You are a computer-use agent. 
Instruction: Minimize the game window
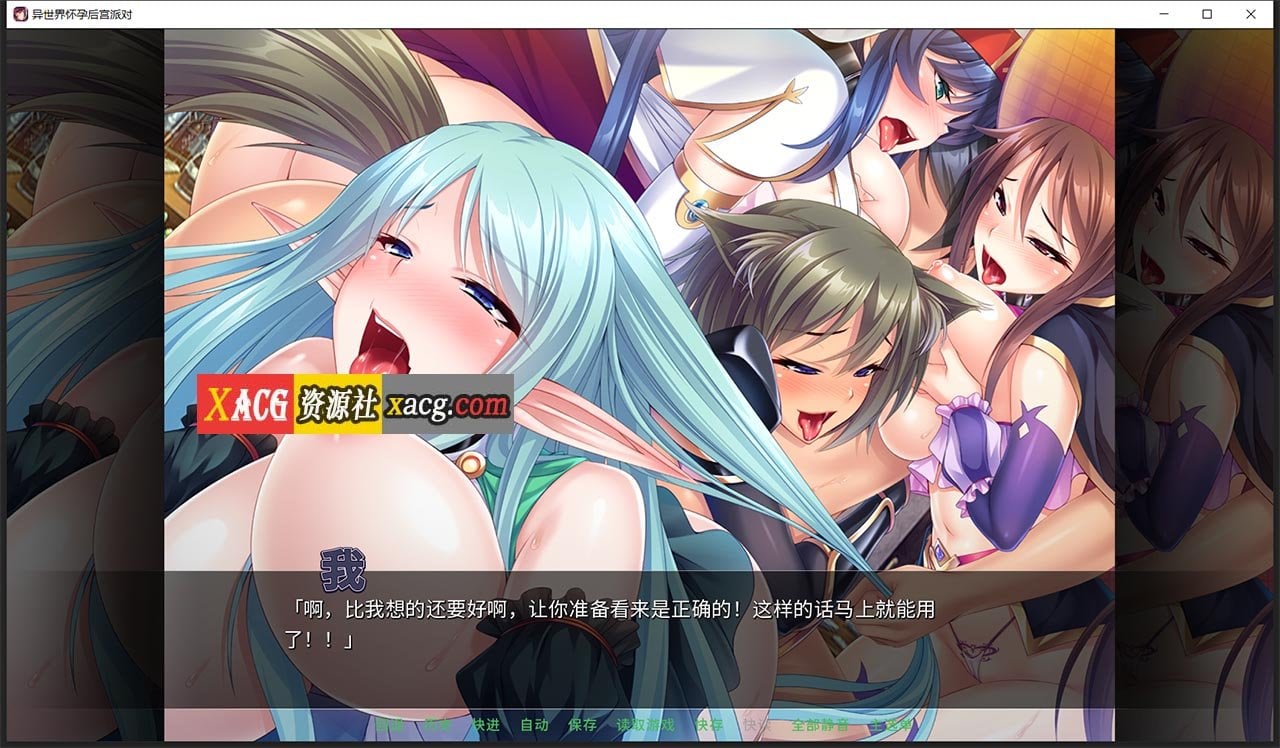pos(1163,14)
